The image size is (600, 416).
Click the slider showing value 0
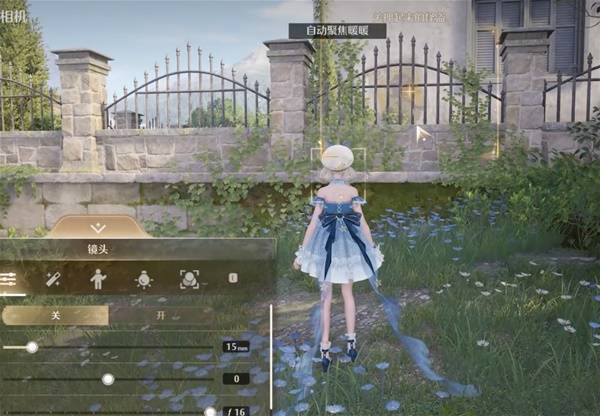[108, 379]
